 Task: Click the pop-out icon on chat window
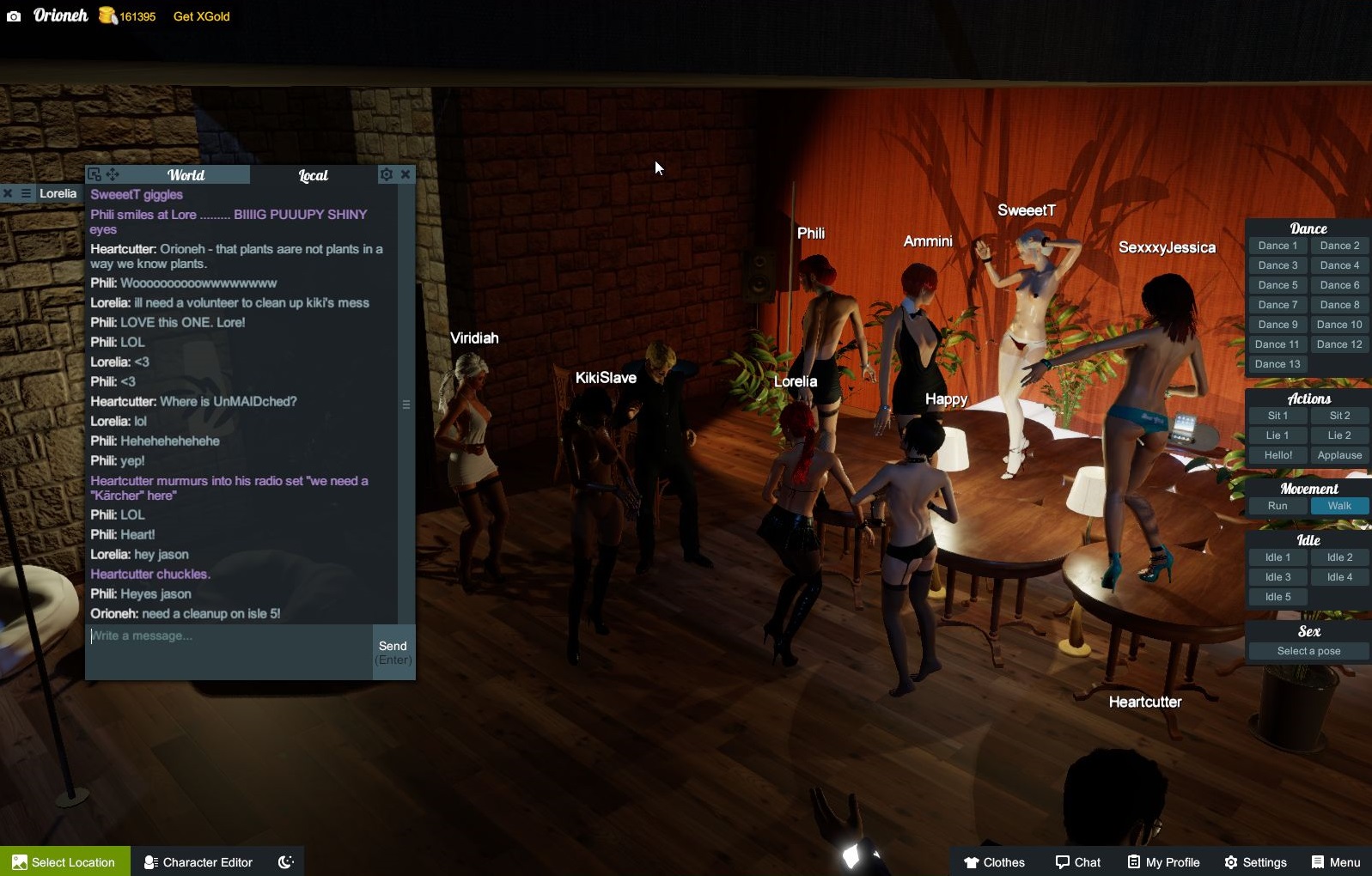pyautogui.click(x=94, y=174)
